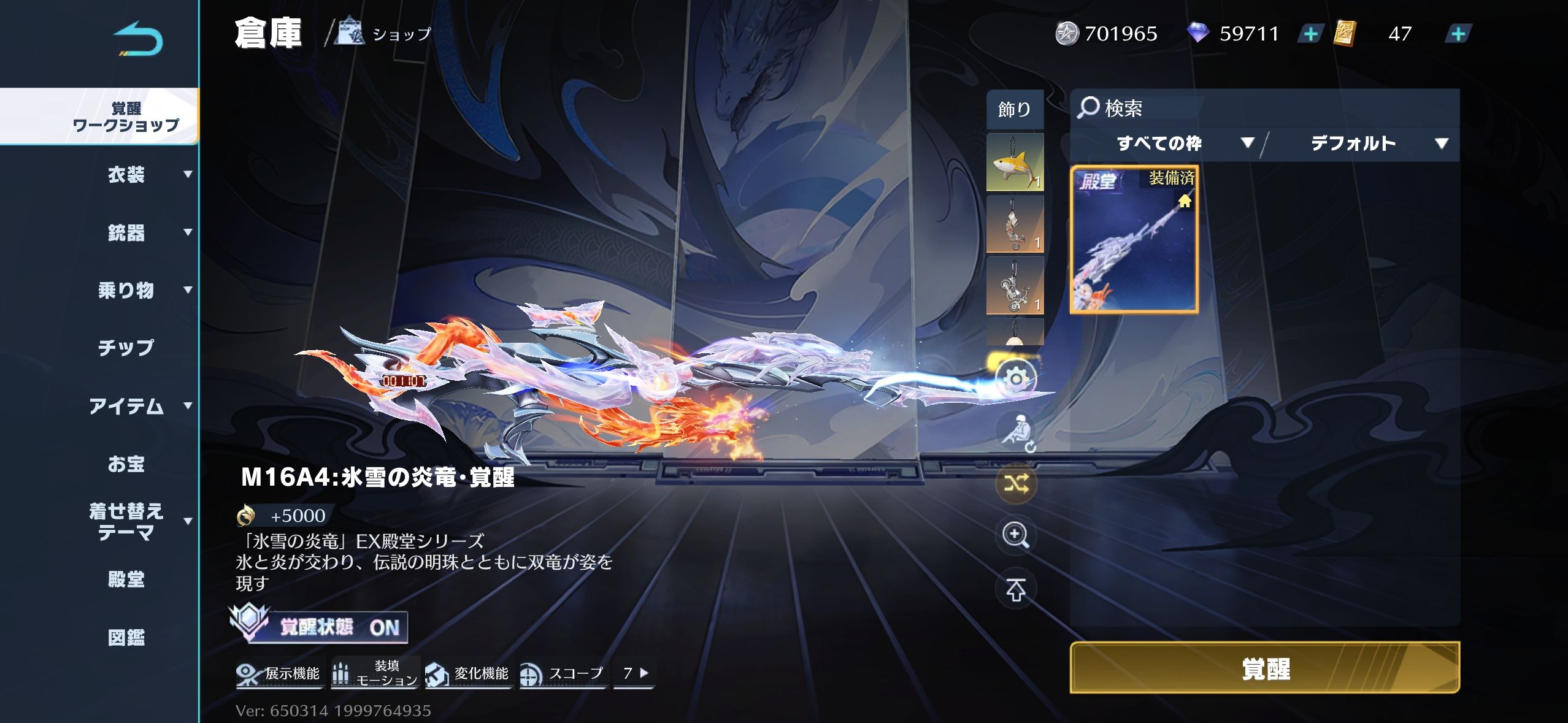
Task: Open the 殿堂 section
Action: [x=126, y=579]
